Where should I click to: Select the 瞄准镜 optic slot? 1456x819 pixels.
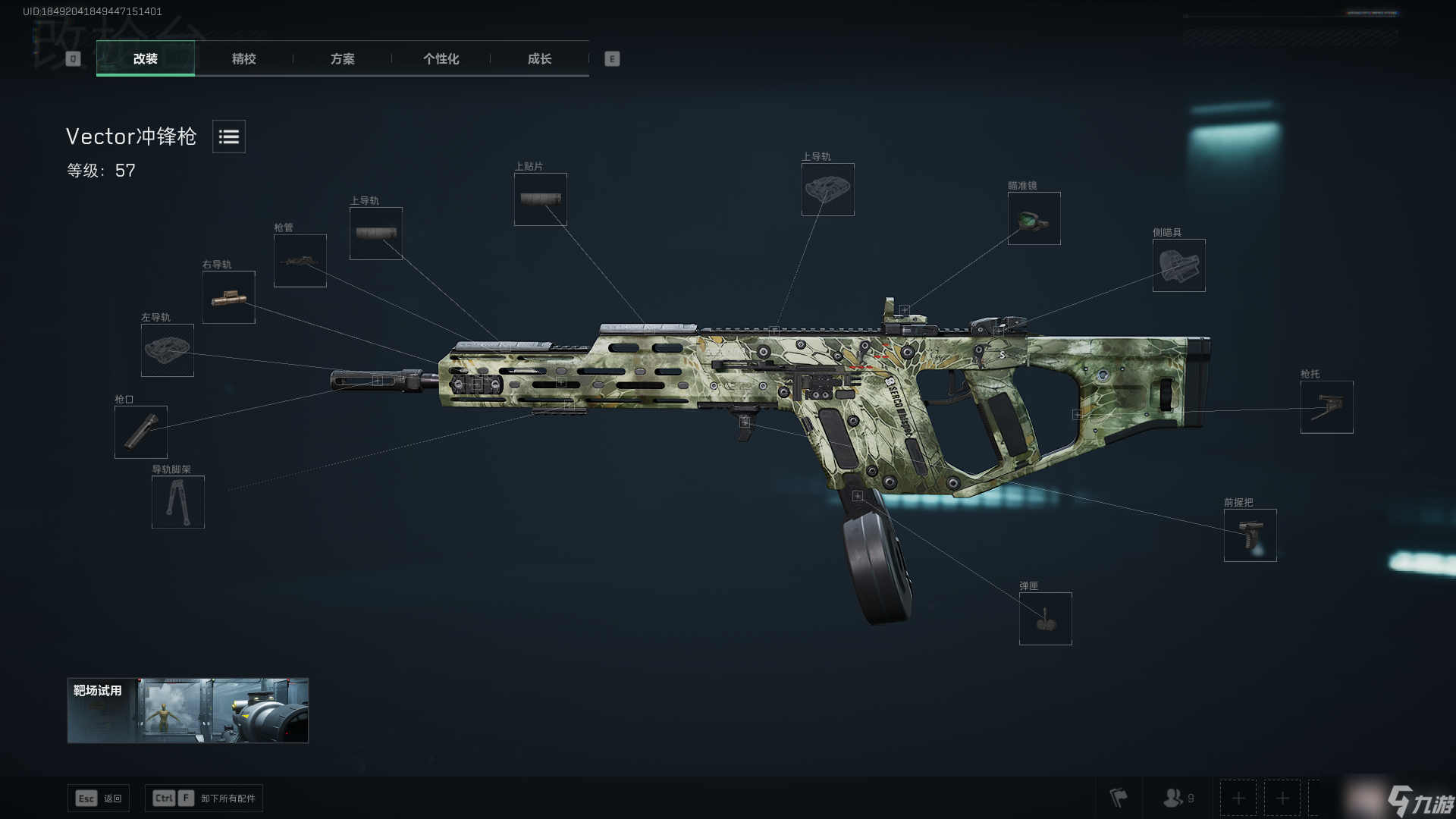click(1034, 218)
